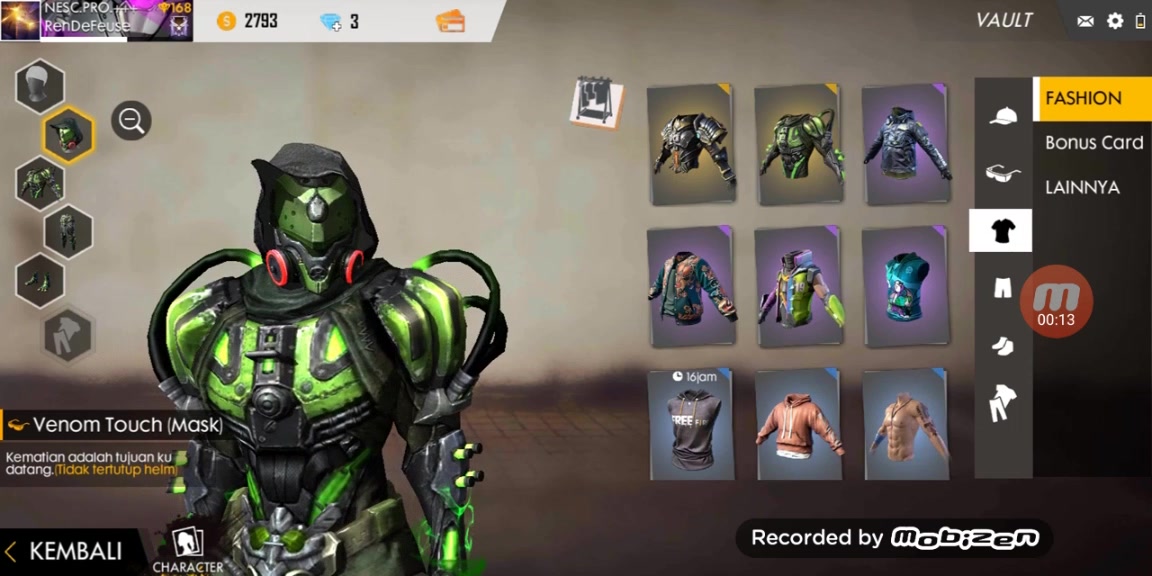
Task: Select the orange-brown hoodie item
Action: tap(796, 425)
